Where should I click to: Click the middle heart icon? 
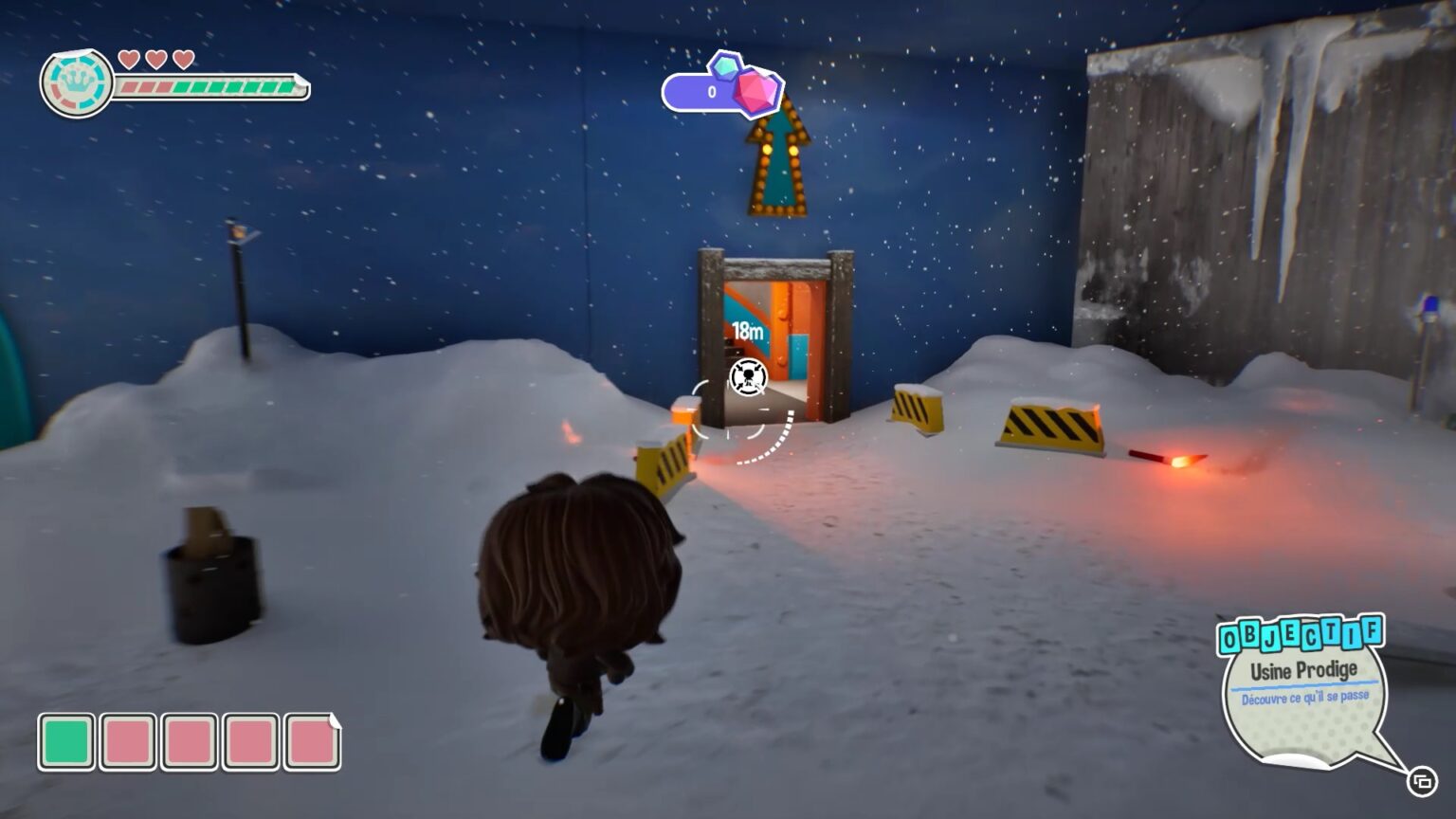point(155,58)
